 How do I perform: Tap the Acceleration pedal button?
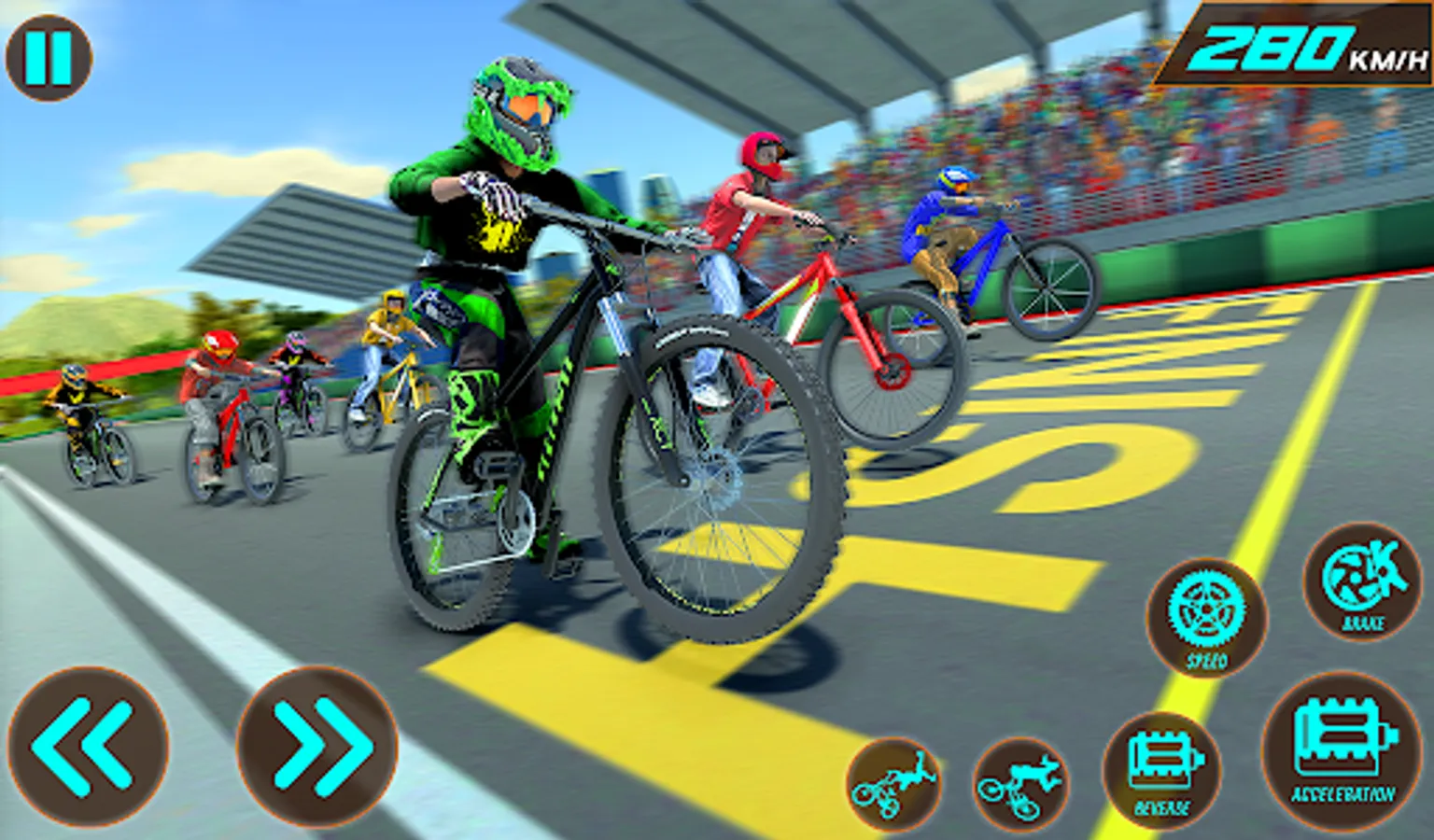pyautogui.click(x=1343, y=751)
